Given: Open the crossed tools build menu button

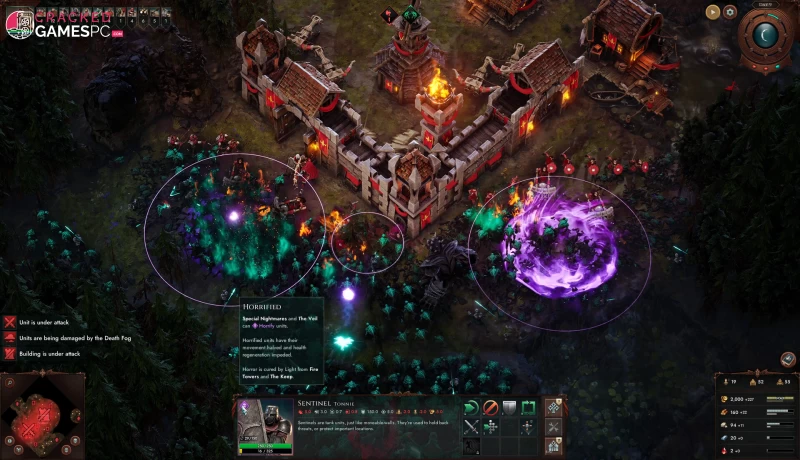Looking at the screenshot, I should click(x=555, y=426).
